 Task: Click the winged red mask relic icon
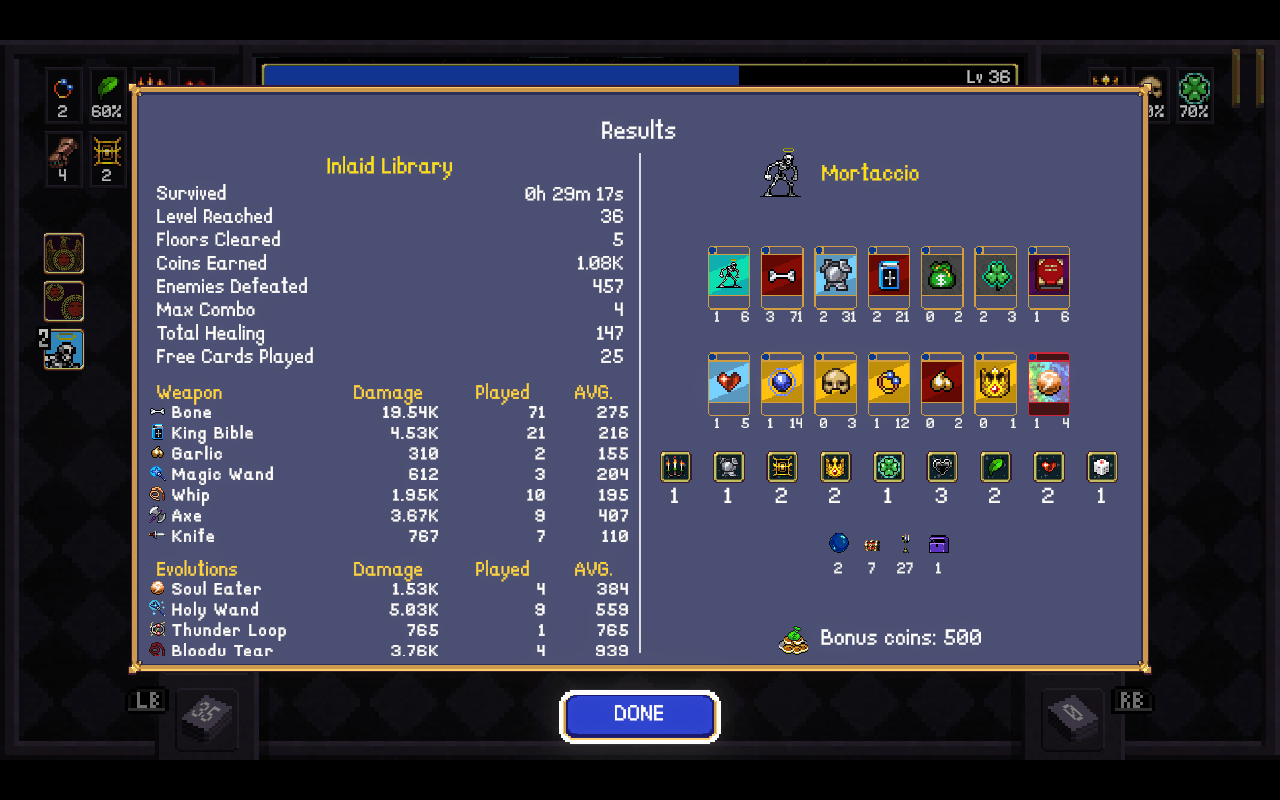64,254
